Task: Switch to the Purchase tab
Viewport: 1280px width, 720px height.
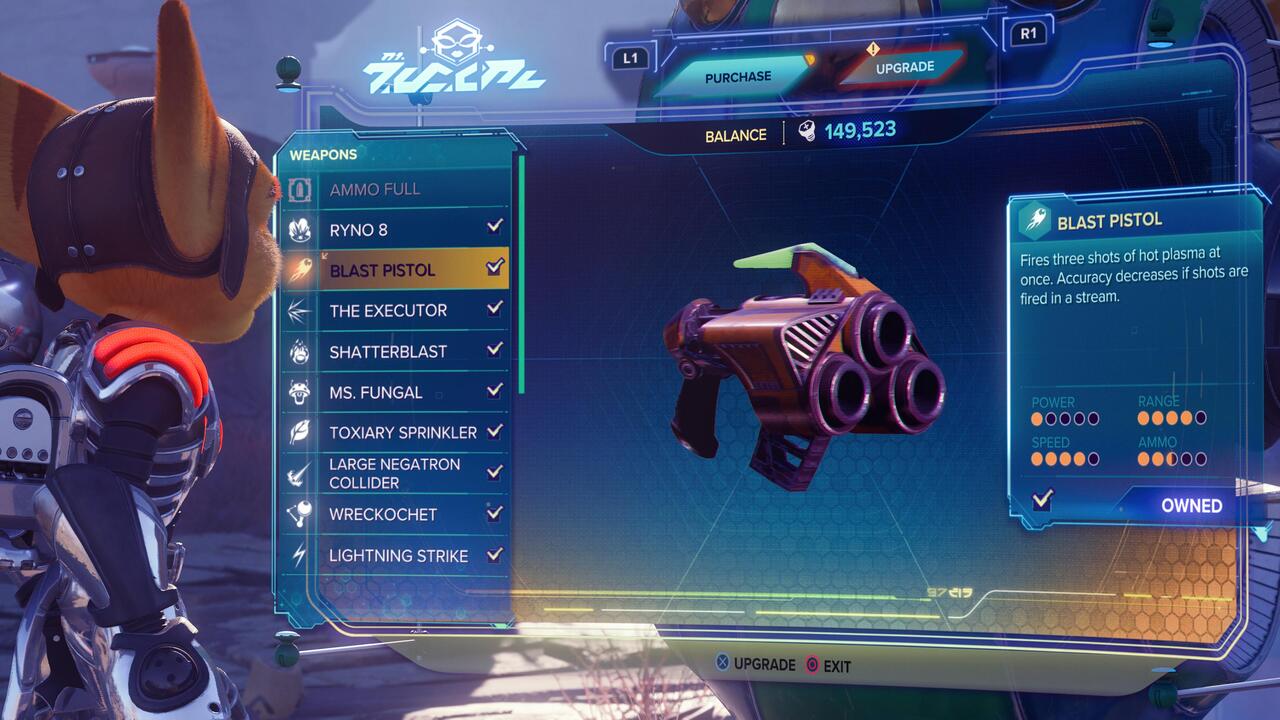Action: coord(740,75)
